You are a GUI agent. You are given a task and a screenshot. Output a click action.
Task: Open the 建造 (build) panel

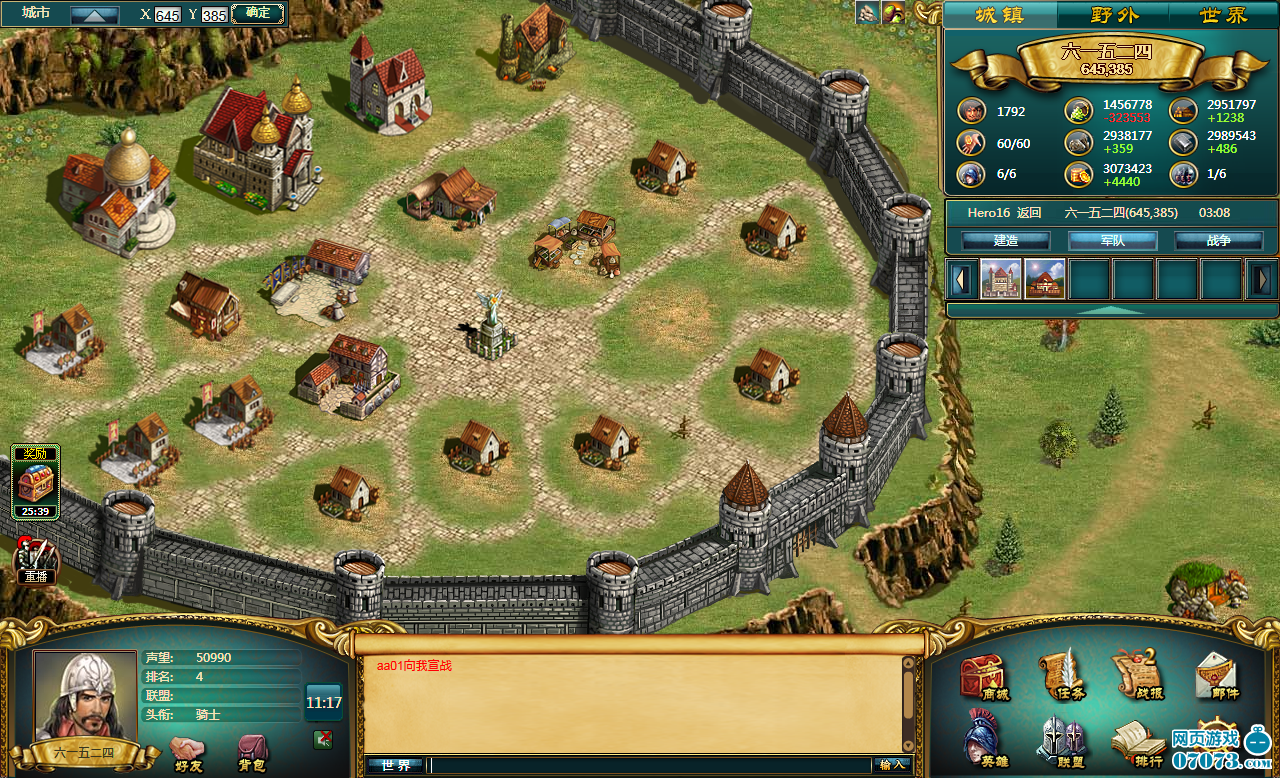click(1005, 241)
